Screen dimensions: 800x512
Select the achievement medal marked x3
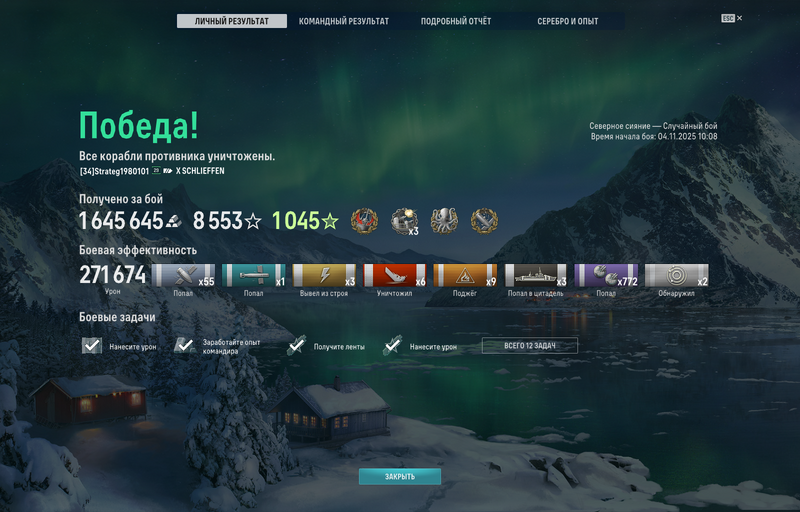[404, 221]
